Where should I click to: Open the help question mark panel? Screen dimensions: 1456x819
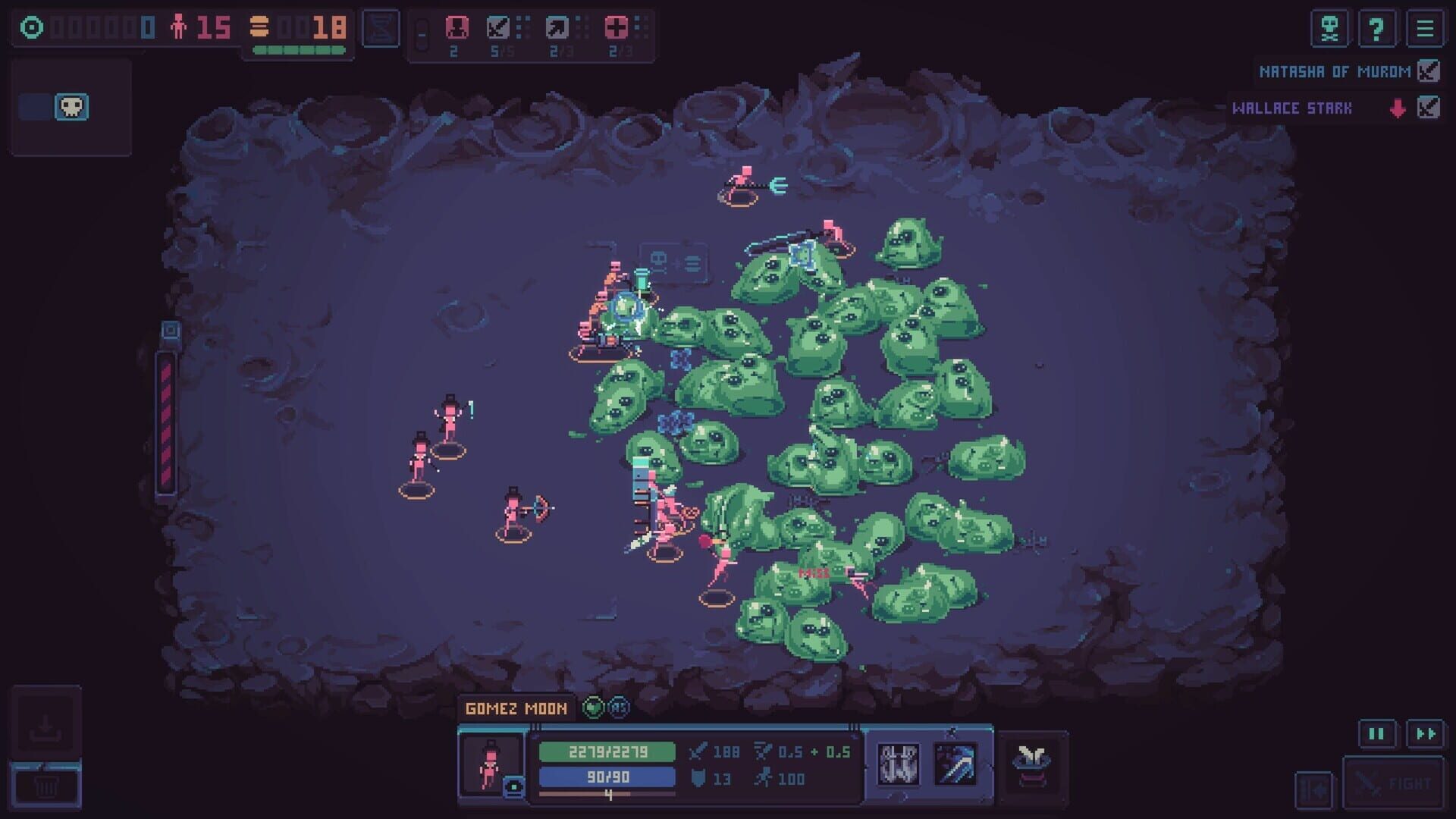pos(1378,29)
